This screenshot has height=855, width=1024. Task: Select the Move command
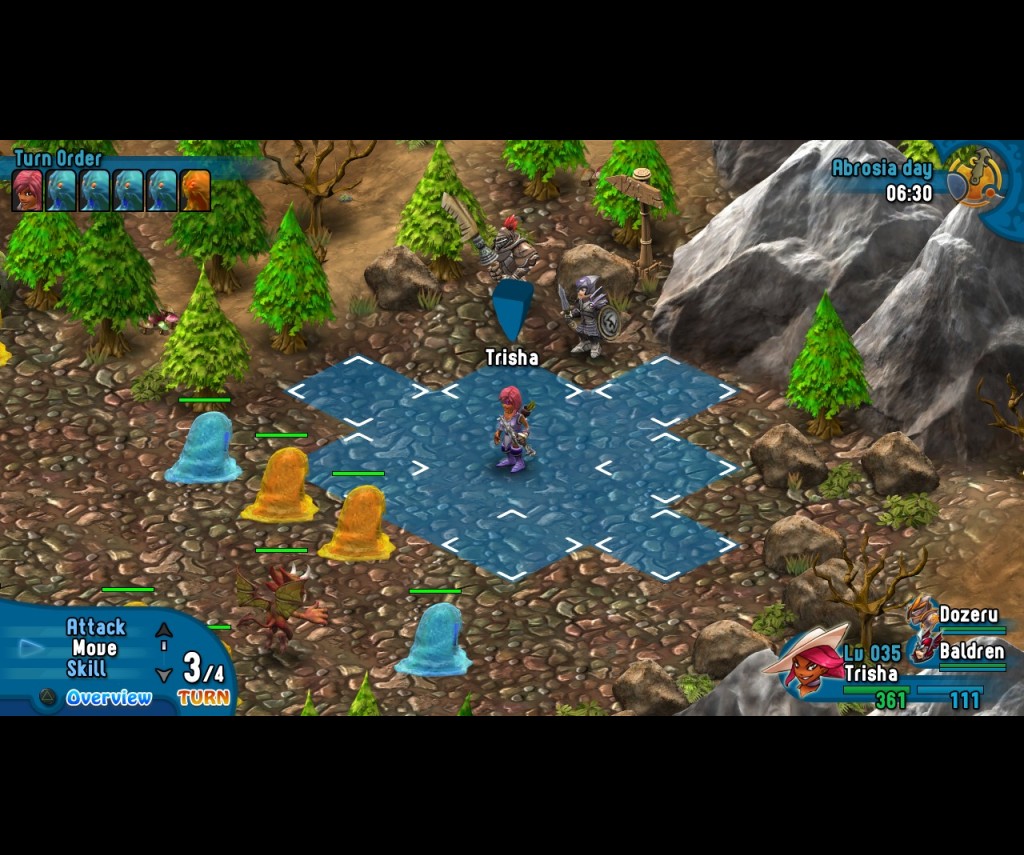click(94, 648)
